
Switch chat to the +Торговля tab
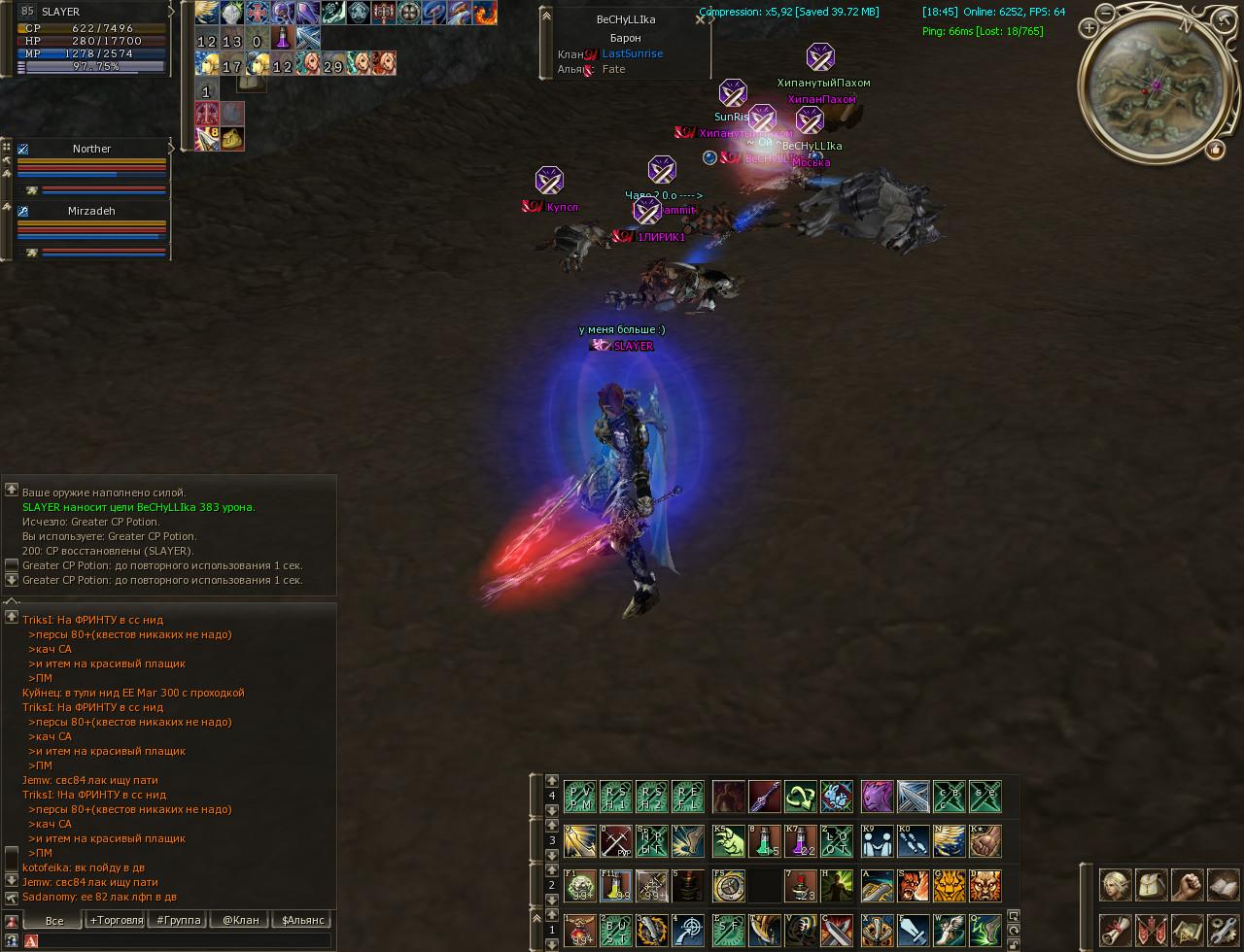point(116,920)
